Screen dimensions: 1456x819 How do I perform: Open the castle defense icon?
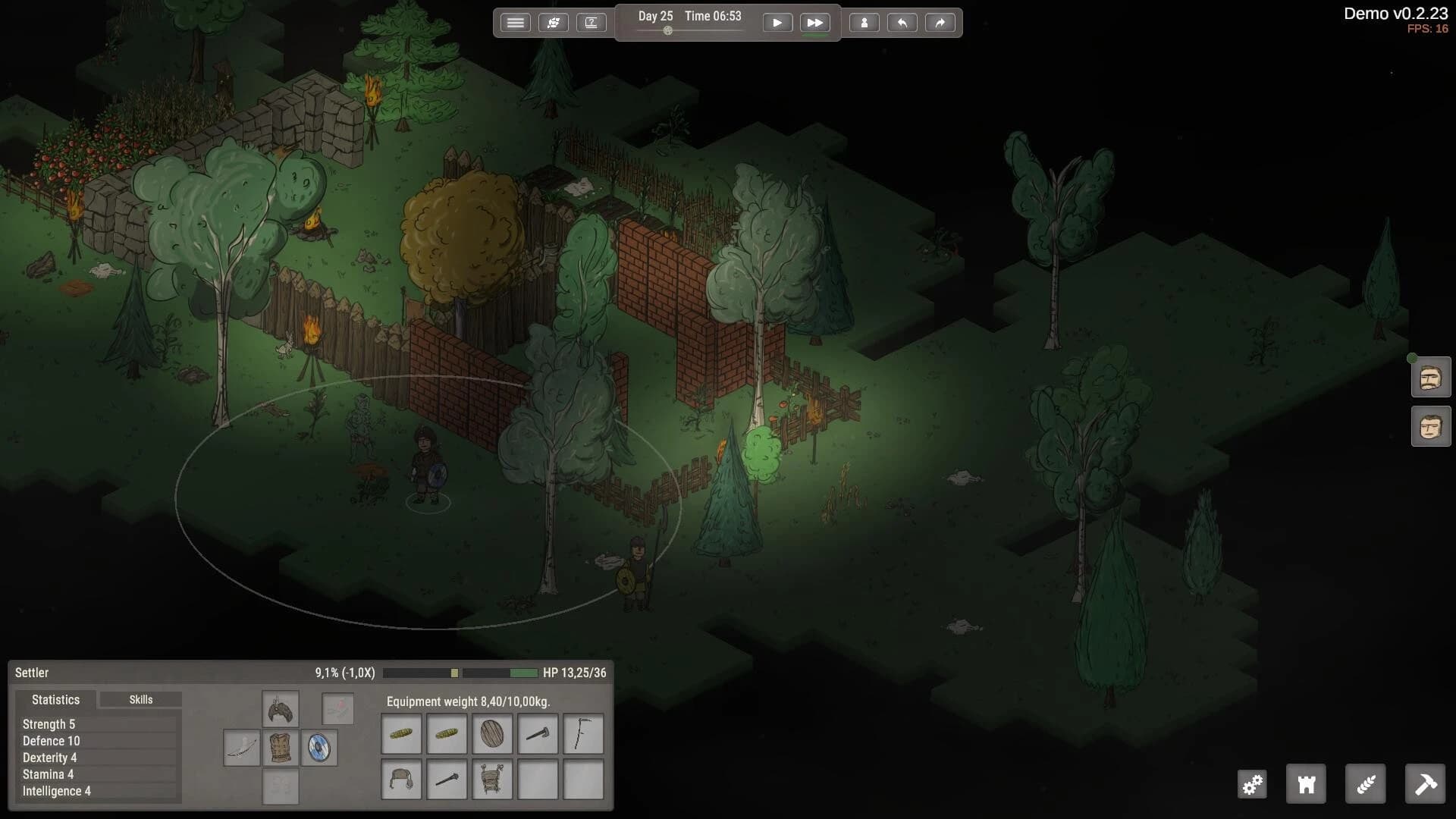(x=1305, y=784)
